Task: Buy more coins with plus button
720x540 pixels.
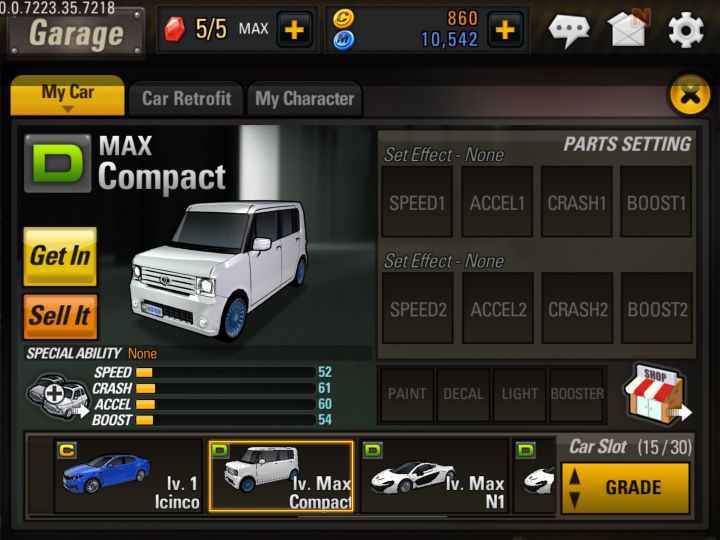Action: [506, 29]
